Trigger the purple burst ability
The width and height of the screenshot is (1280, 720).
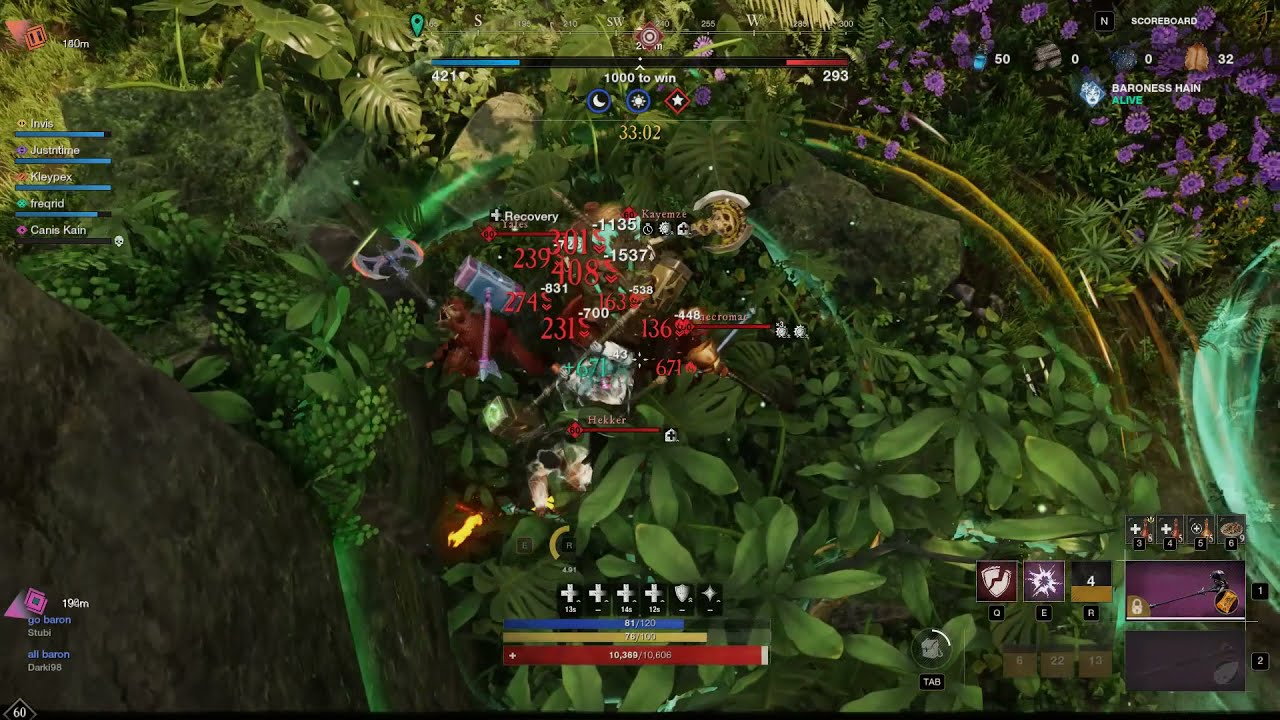pos(1043,581)
